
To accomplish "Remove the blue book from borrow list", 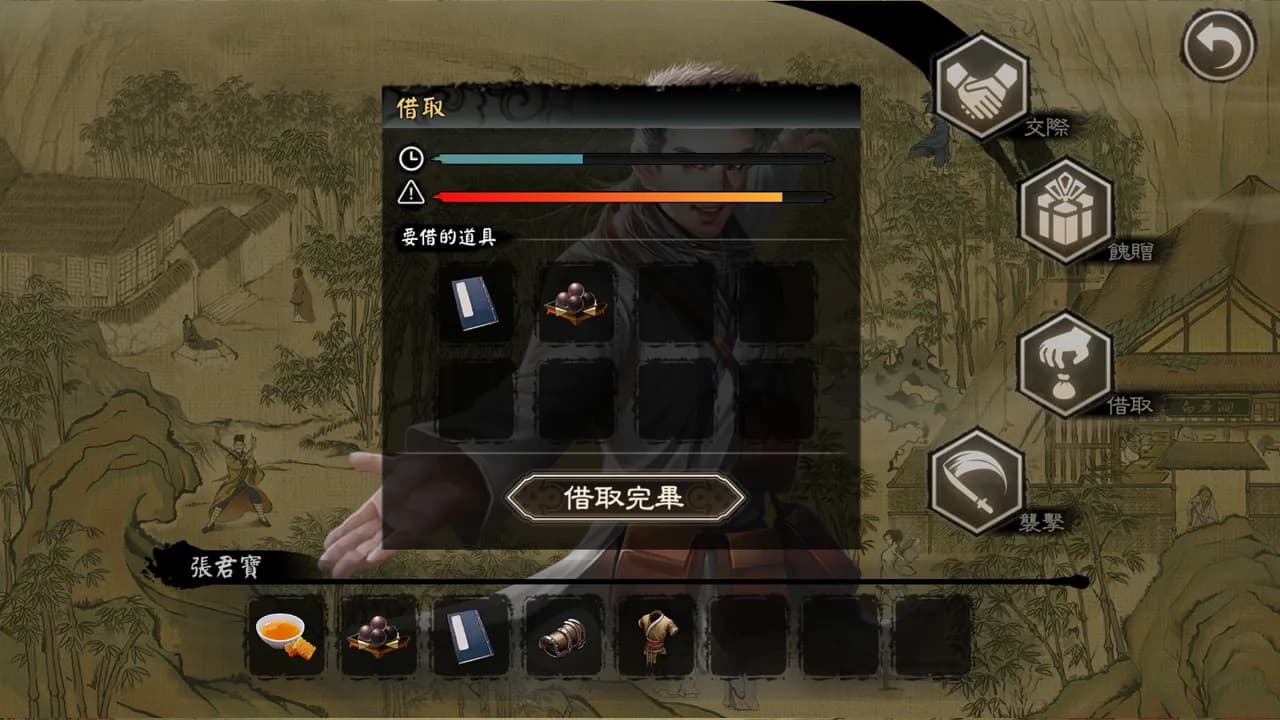I will coord(475,301).
